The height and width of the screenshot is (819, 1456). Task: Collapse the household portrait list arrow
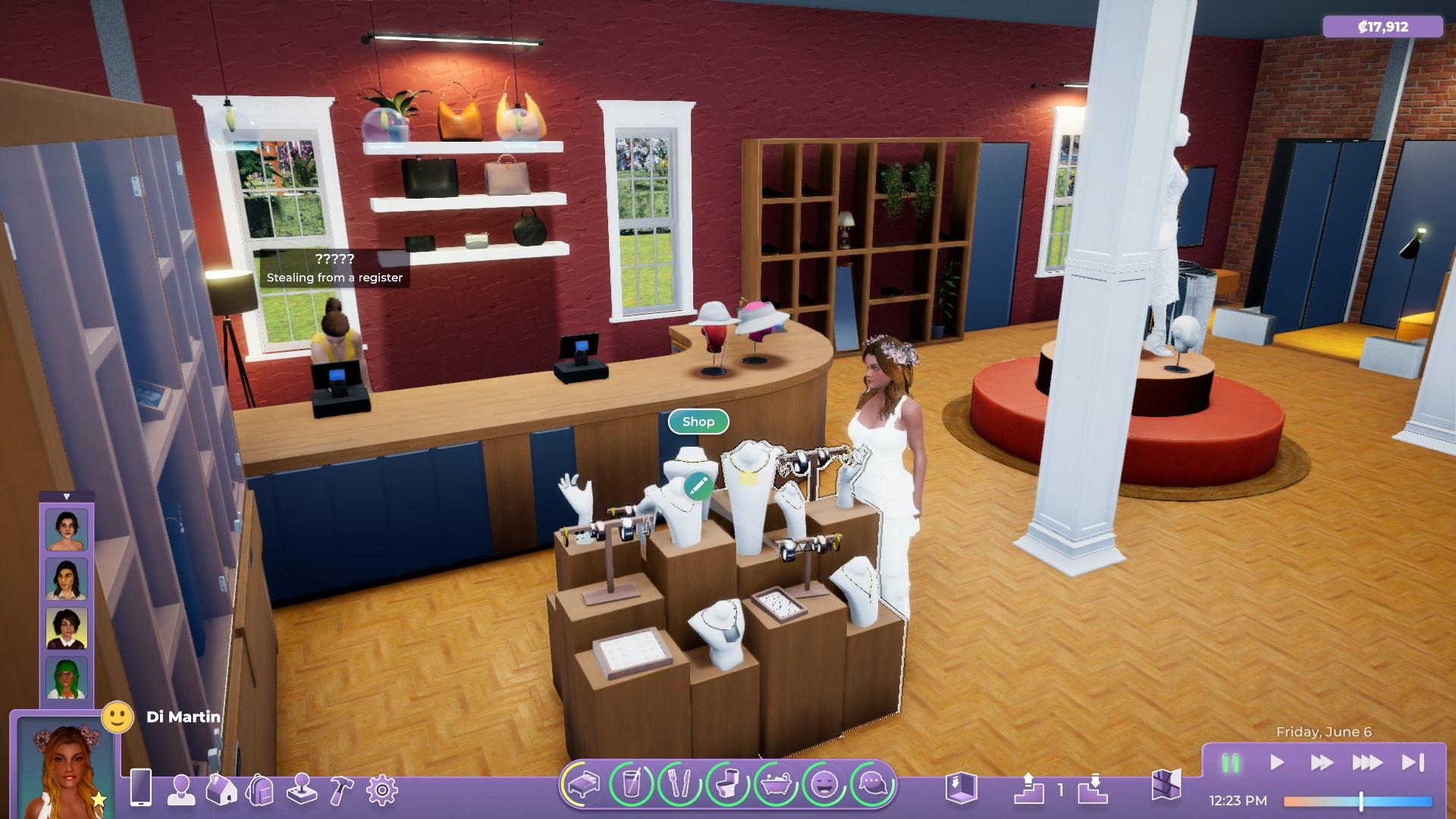point(67,497)
